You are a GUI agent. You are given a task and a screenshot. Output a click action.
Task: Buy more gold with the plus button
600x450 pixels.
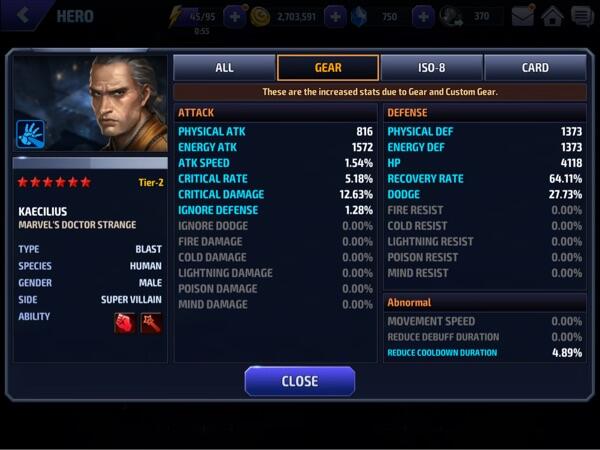[x=335, y=16]
